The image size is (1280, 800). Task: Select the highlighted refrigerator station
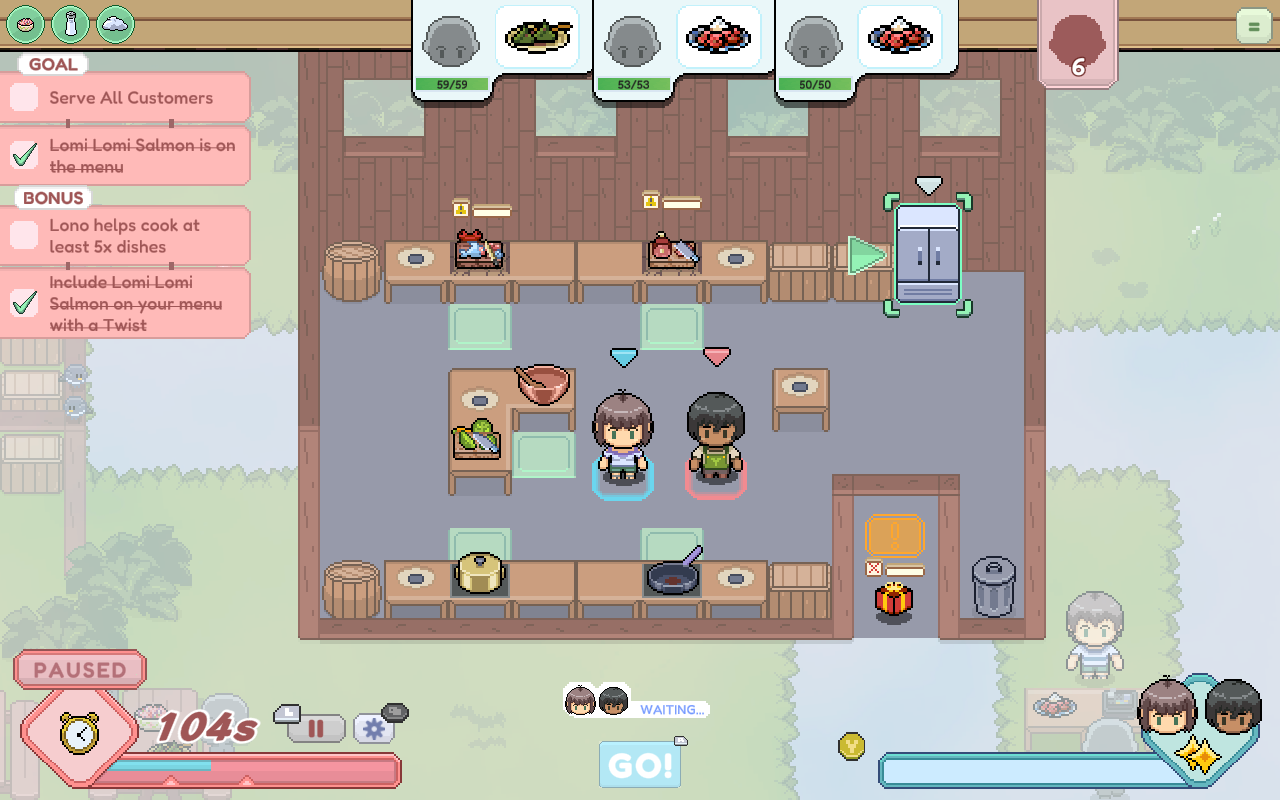[x=928, y=254]
